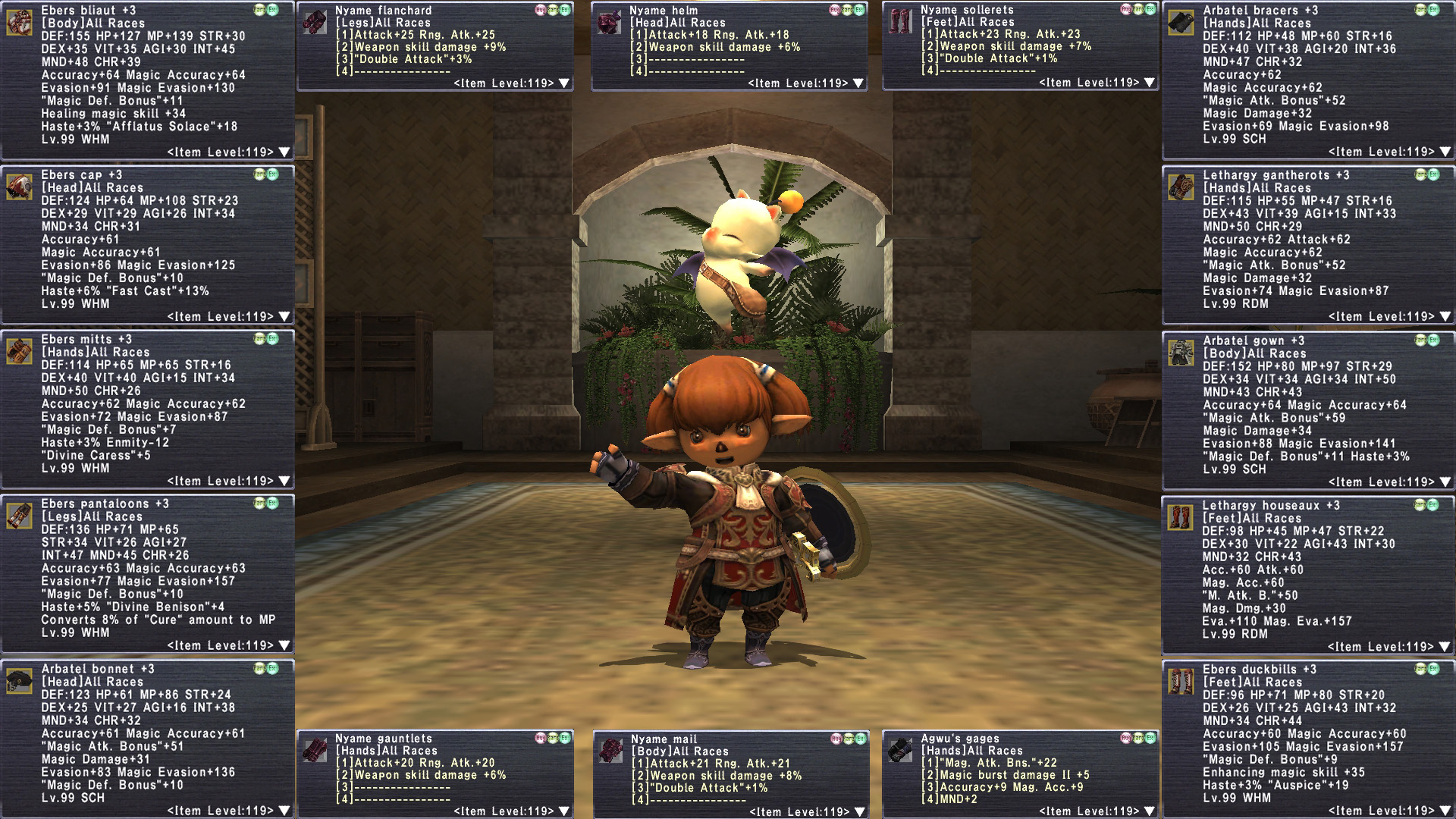The image size is (1456, 819).
Task: Select the Ebers bliaut +3 item icon
Action: point(19,22)
